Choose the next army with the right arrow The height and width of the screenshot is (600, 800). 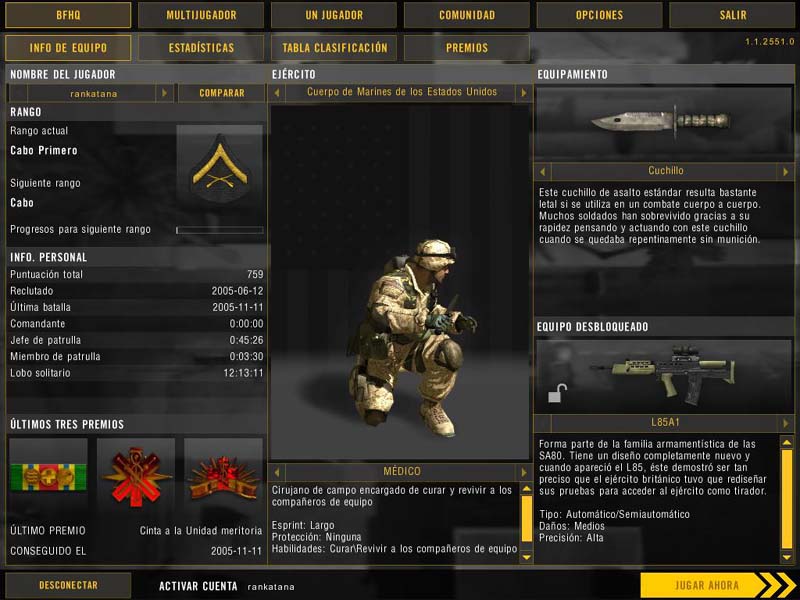[x=522, y=92]
